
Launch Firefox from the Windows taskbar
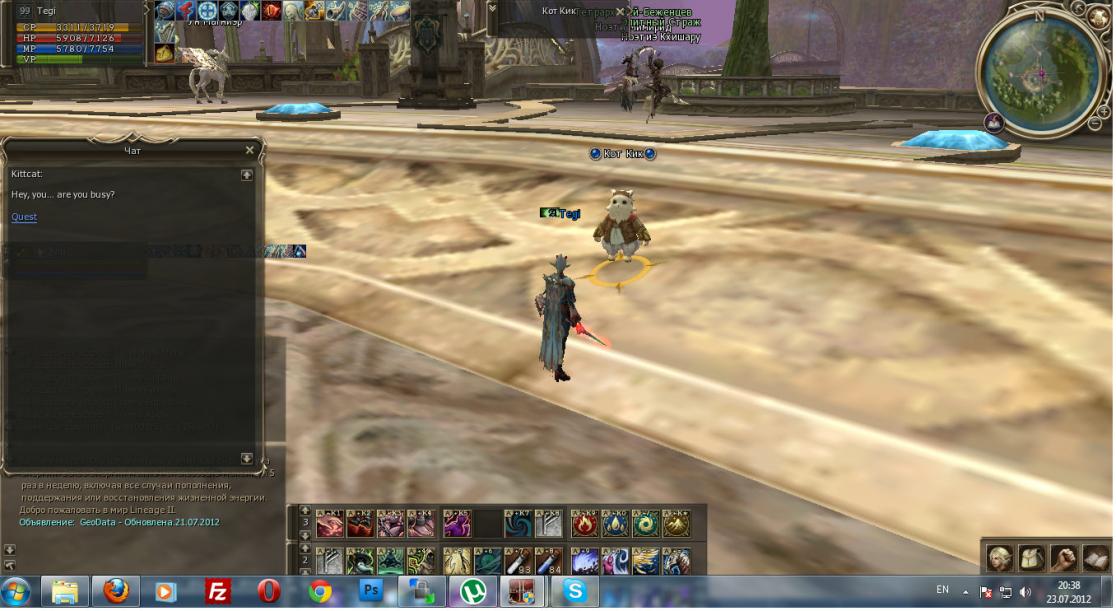tap(115, 591)
